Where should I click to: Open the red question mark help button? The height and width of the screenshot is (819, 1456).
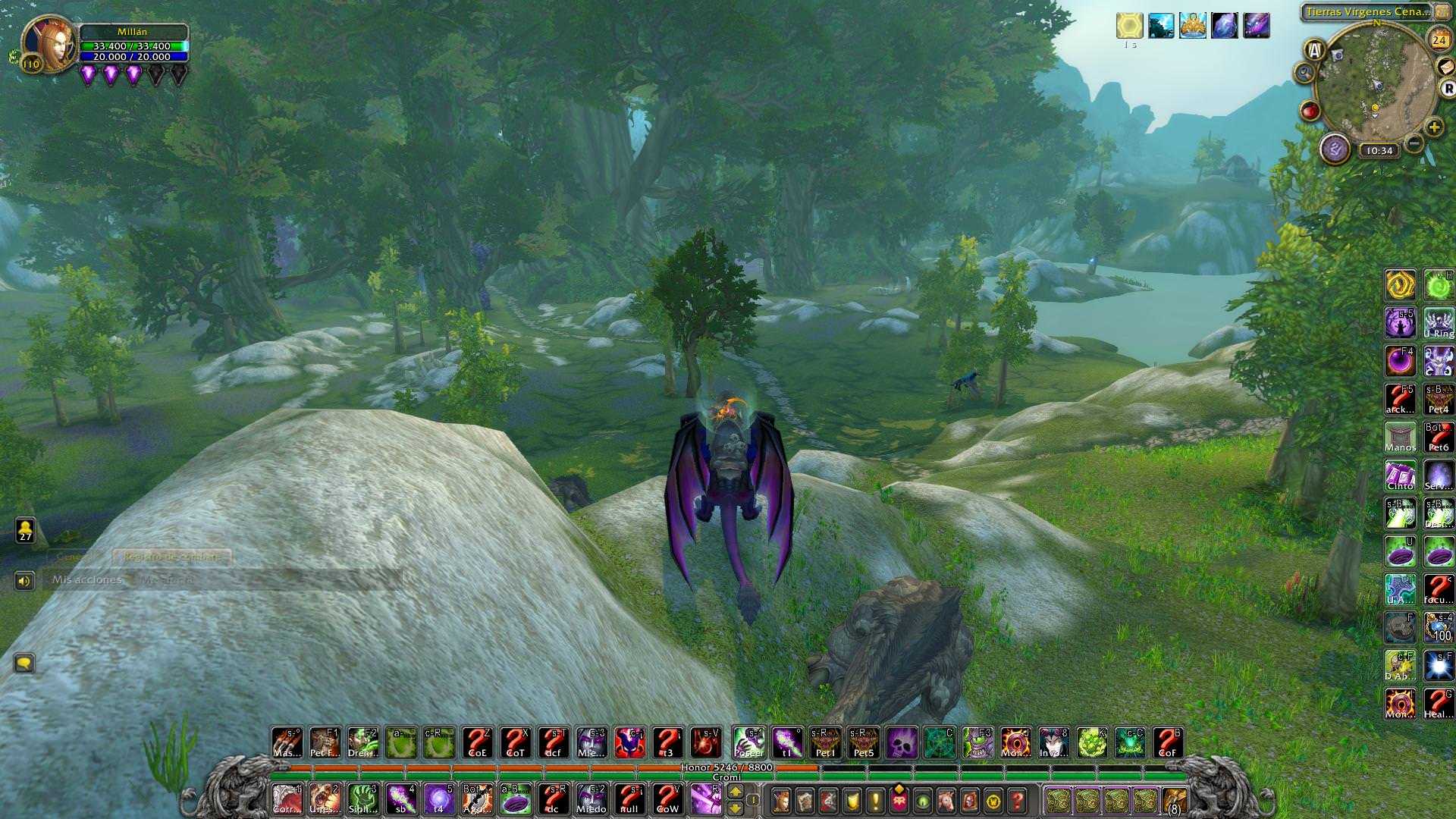click(1018, 800)
